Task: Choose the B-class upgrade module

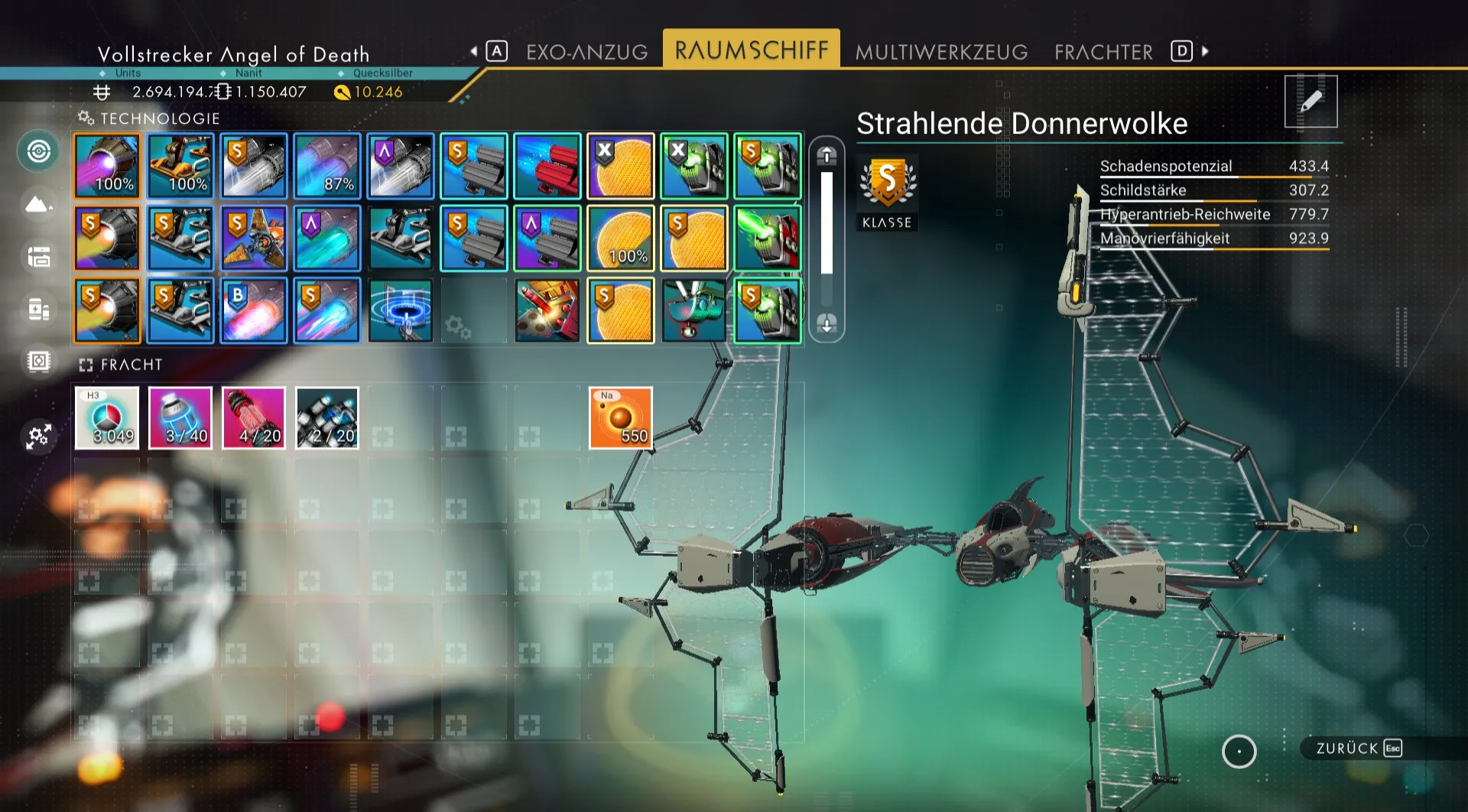Action: pyautogui.click(x=254, y=310)
